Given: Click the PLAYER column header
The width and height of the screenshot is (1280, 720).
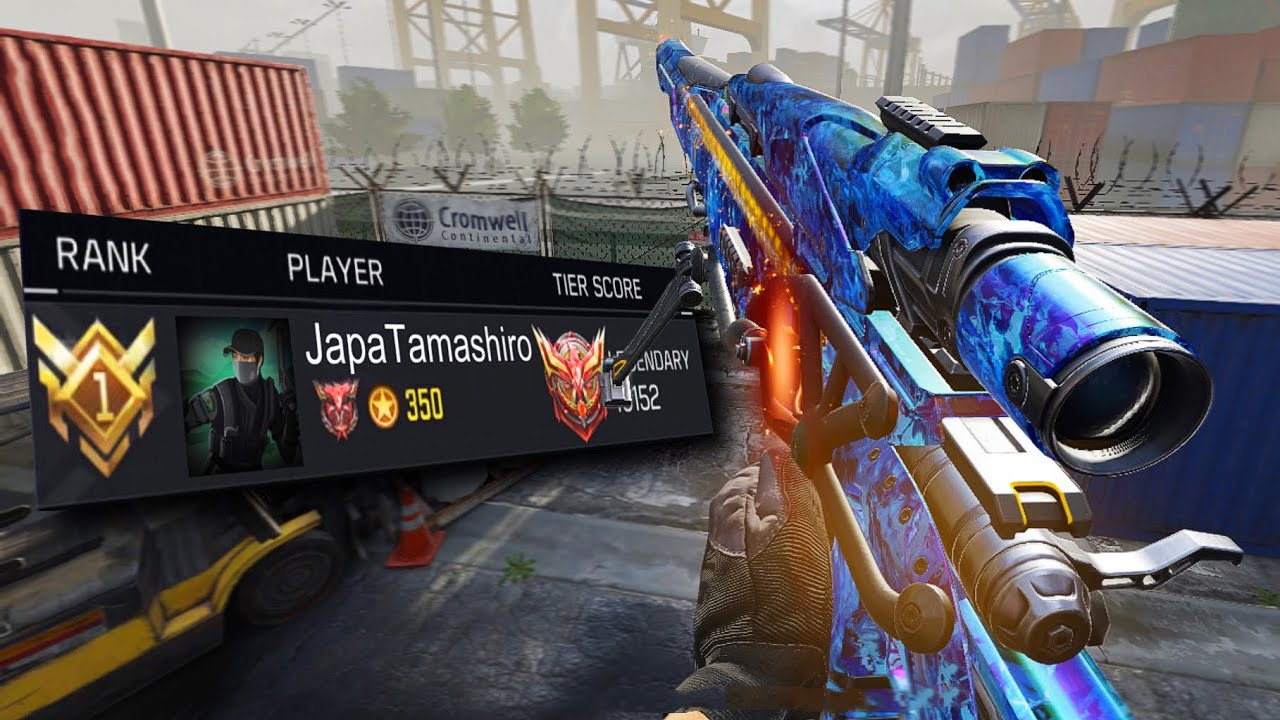Looking at the screenshot, I should (x=335, y=270).
